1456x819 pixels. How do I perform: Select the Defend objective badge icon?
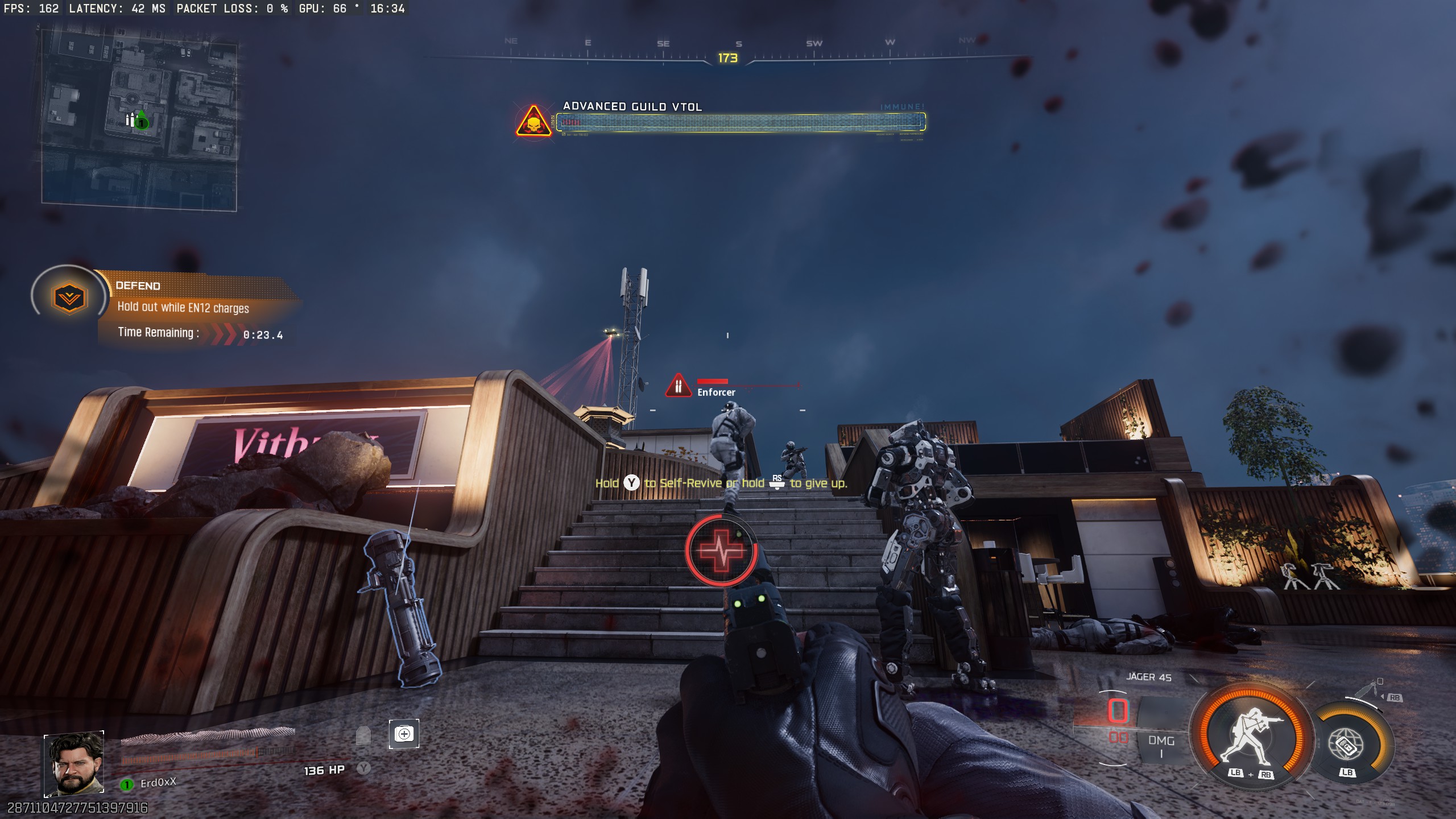click(x=69, y=298)
